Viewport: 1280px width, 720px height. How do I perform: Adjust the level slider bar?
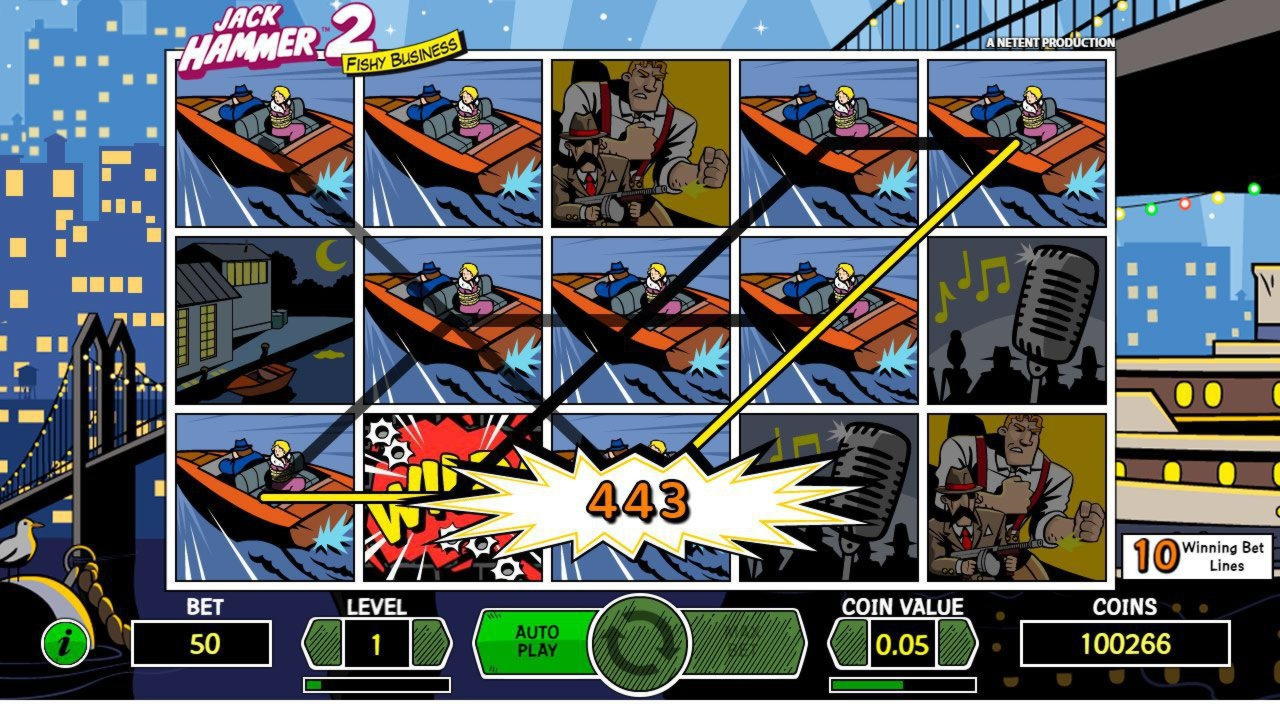tap(377, 685)
